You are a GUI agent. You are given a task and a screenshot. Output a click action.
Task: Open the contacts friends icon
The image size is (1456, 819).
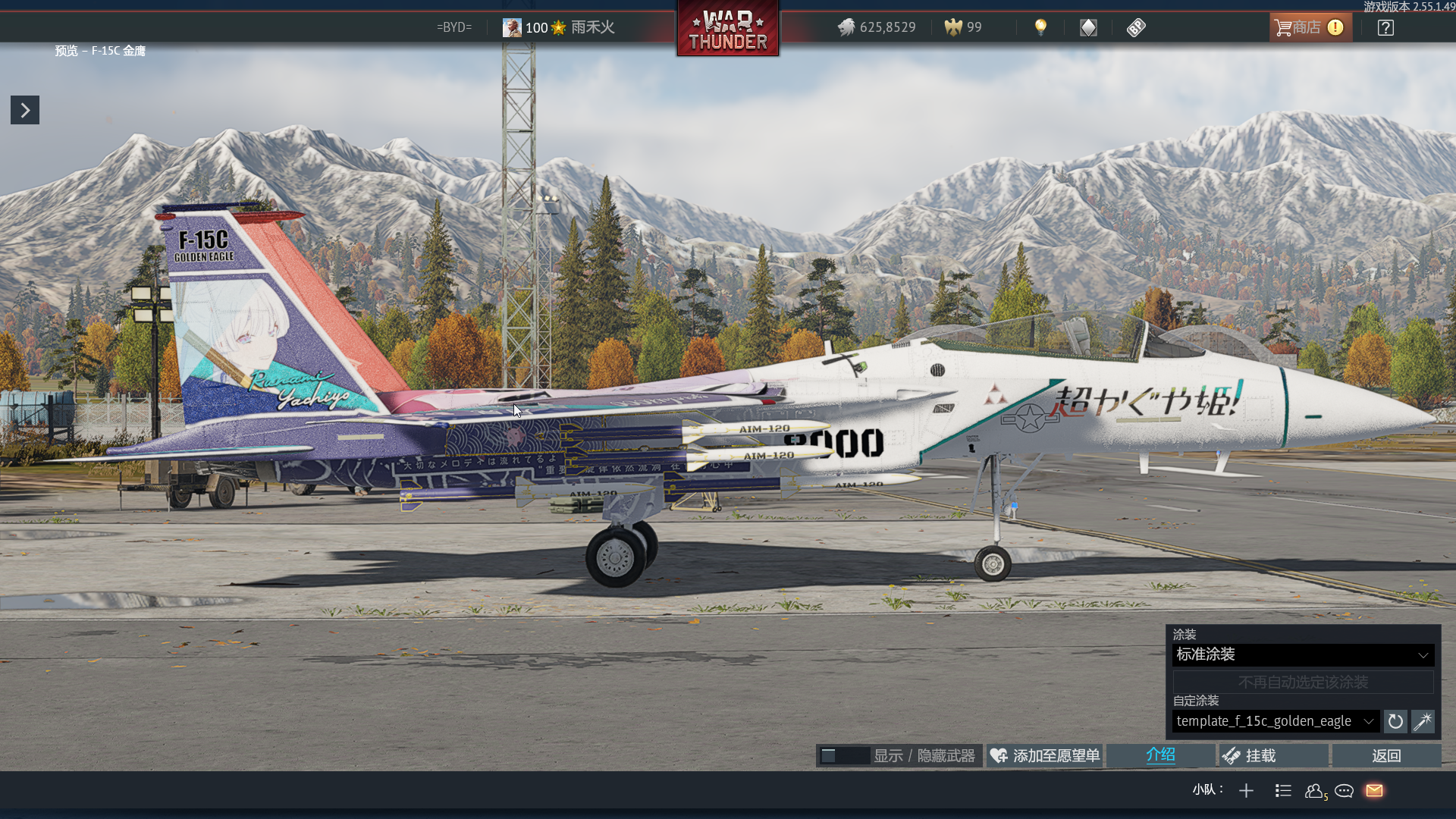click(x=1314, y=791)
